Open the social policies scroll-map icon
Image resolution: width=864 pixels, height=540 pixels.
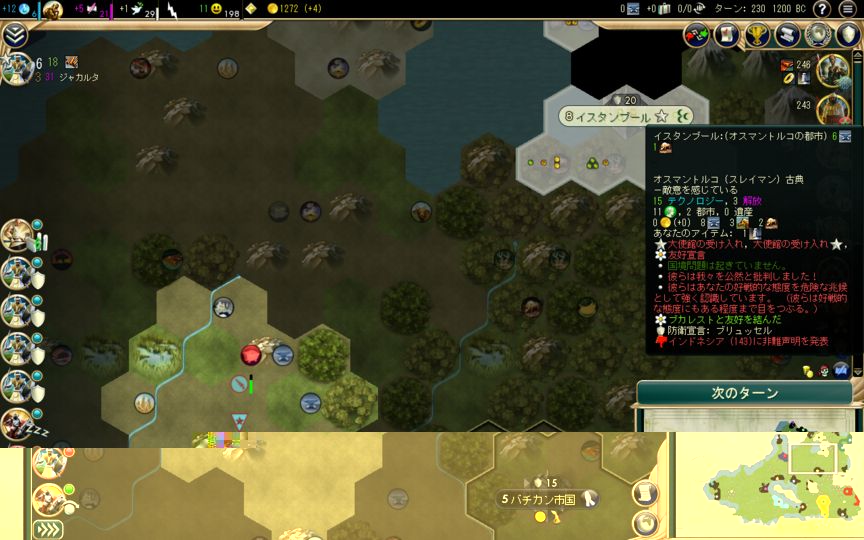pos(726,35)
